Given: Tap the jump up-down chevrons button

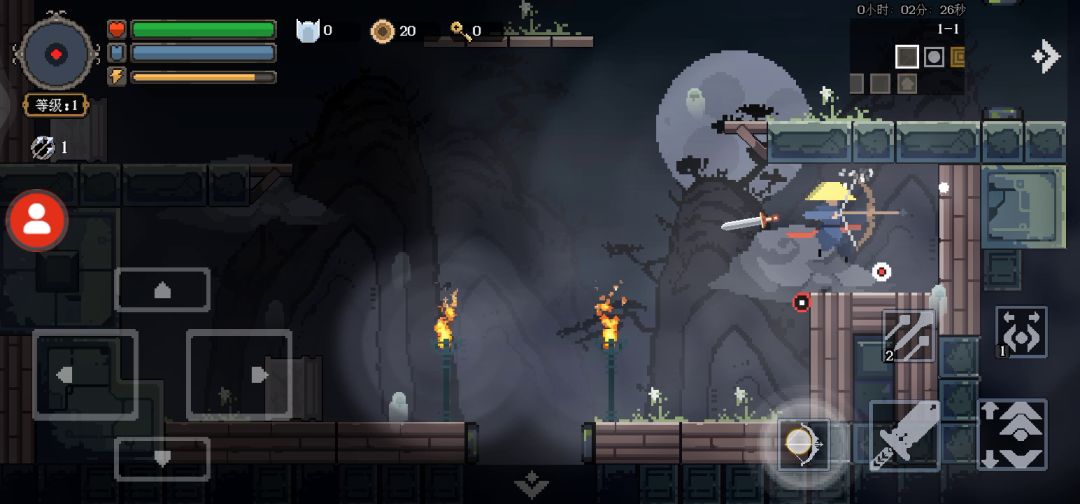Looking at the screenshot, I should point(1012,434).
